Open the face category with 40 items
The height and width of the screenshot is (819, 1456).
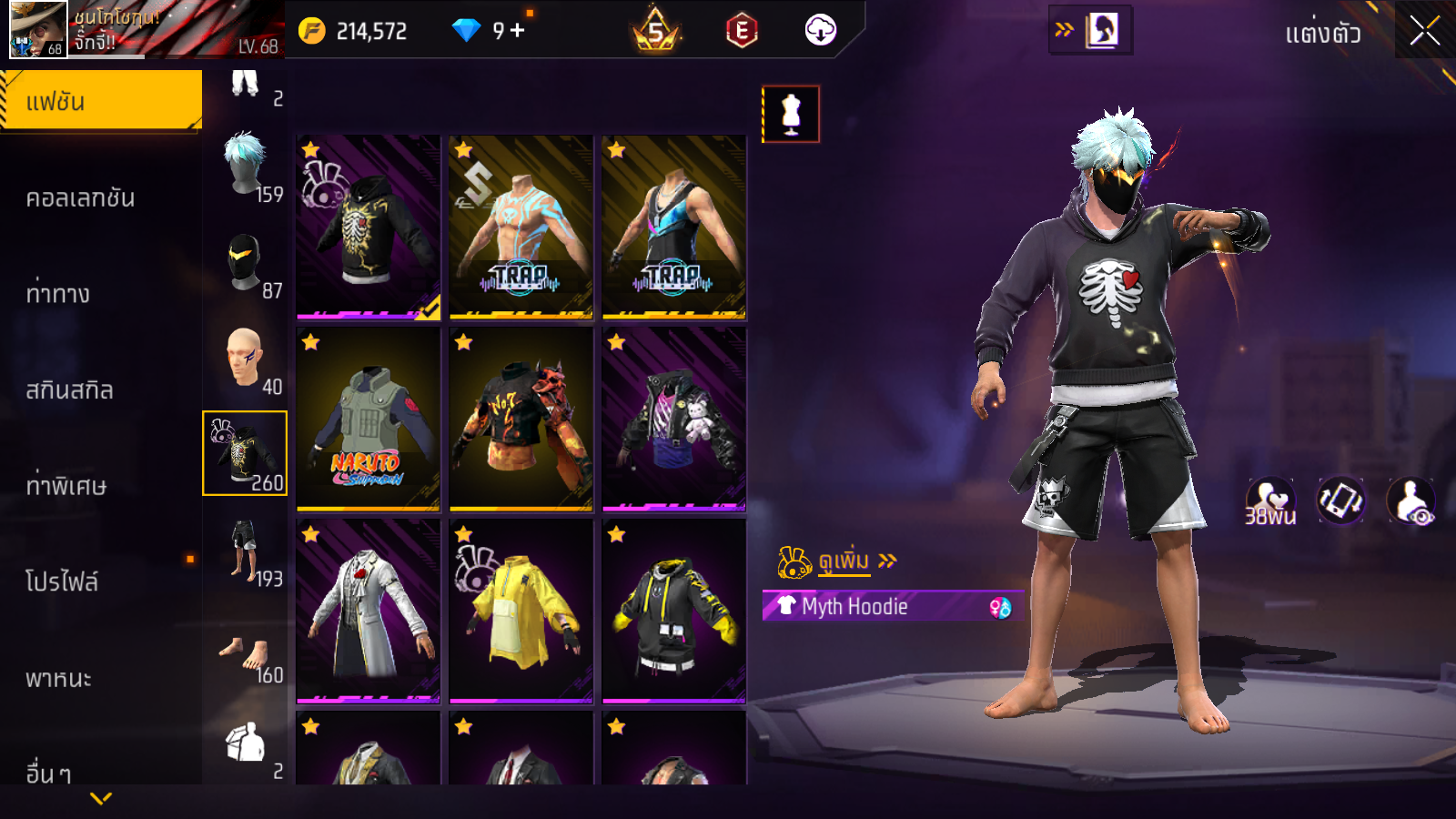point(246,358)
